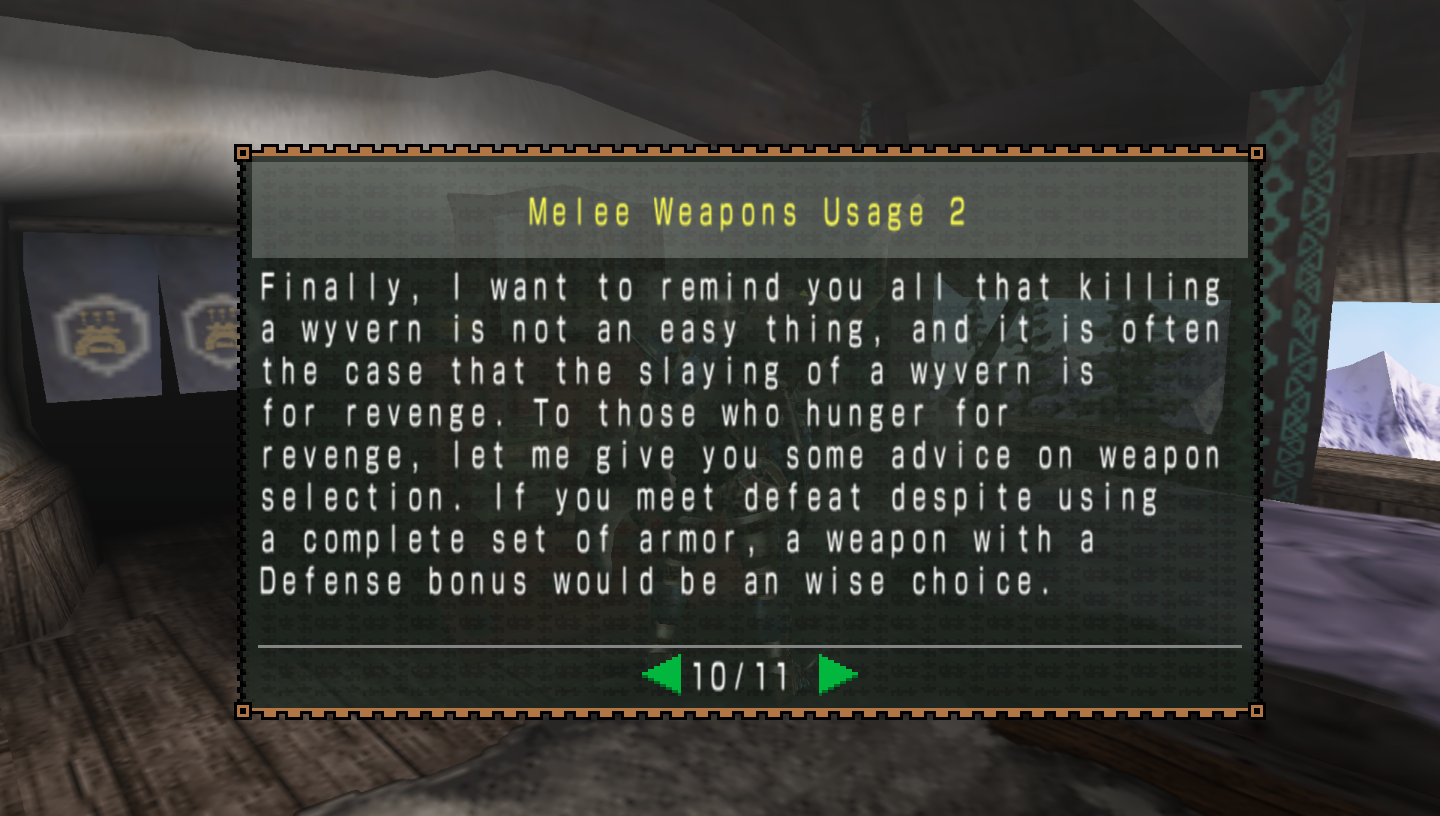Viewport: 1440px width, 816px height.
Task: Click the top-left orange corner ornament
Action: click(243, 153)
